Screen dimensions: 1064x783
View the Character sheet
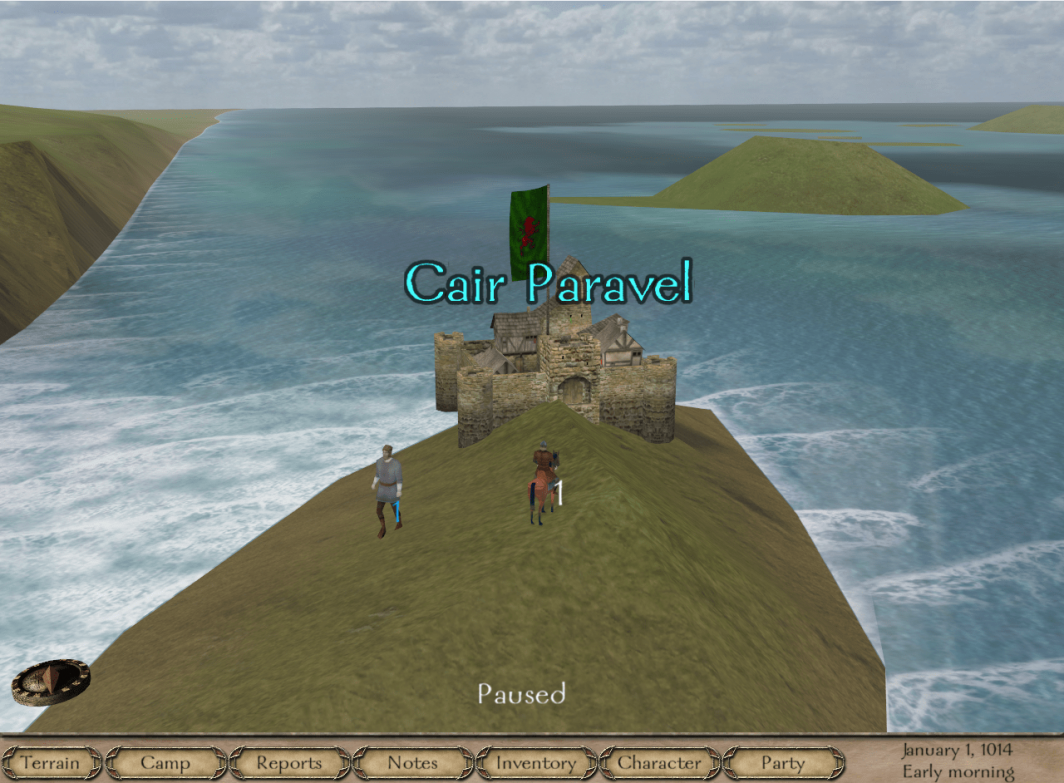point(659,763)
